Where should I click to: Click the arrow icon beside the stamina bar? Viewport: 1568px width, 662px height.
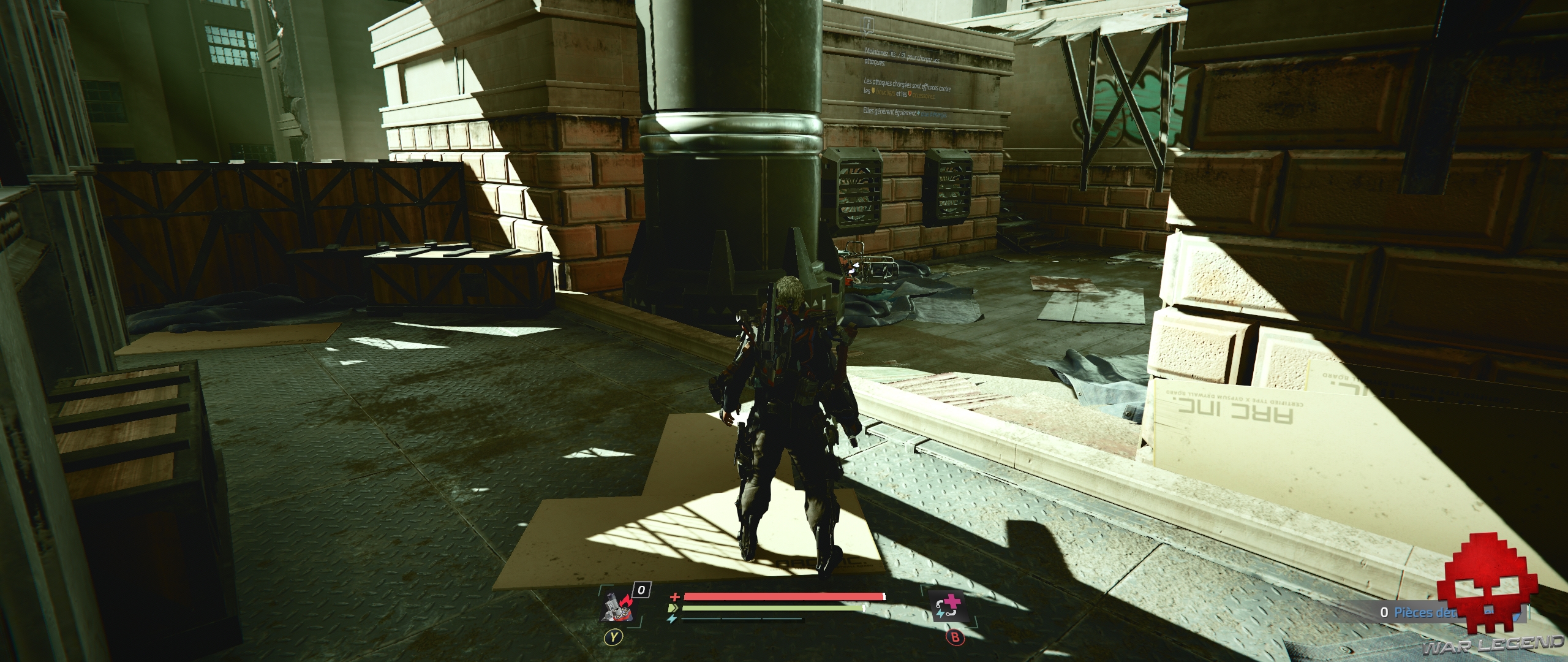[673, 609]
